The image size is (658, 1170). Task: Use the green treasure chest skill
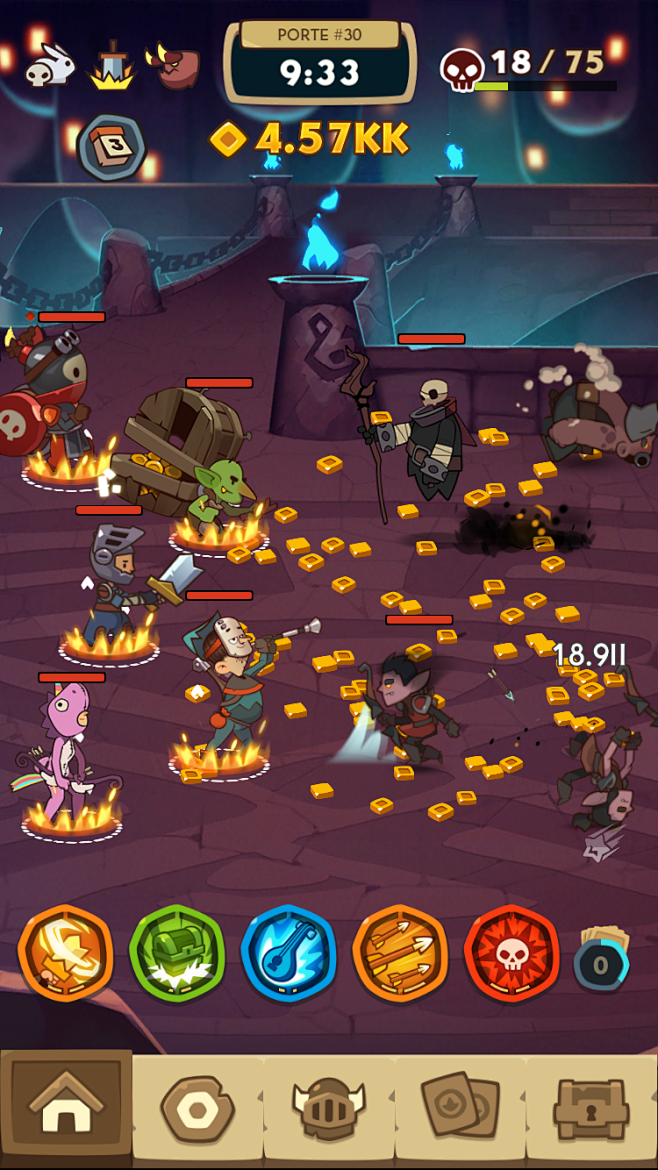[177, 953]
